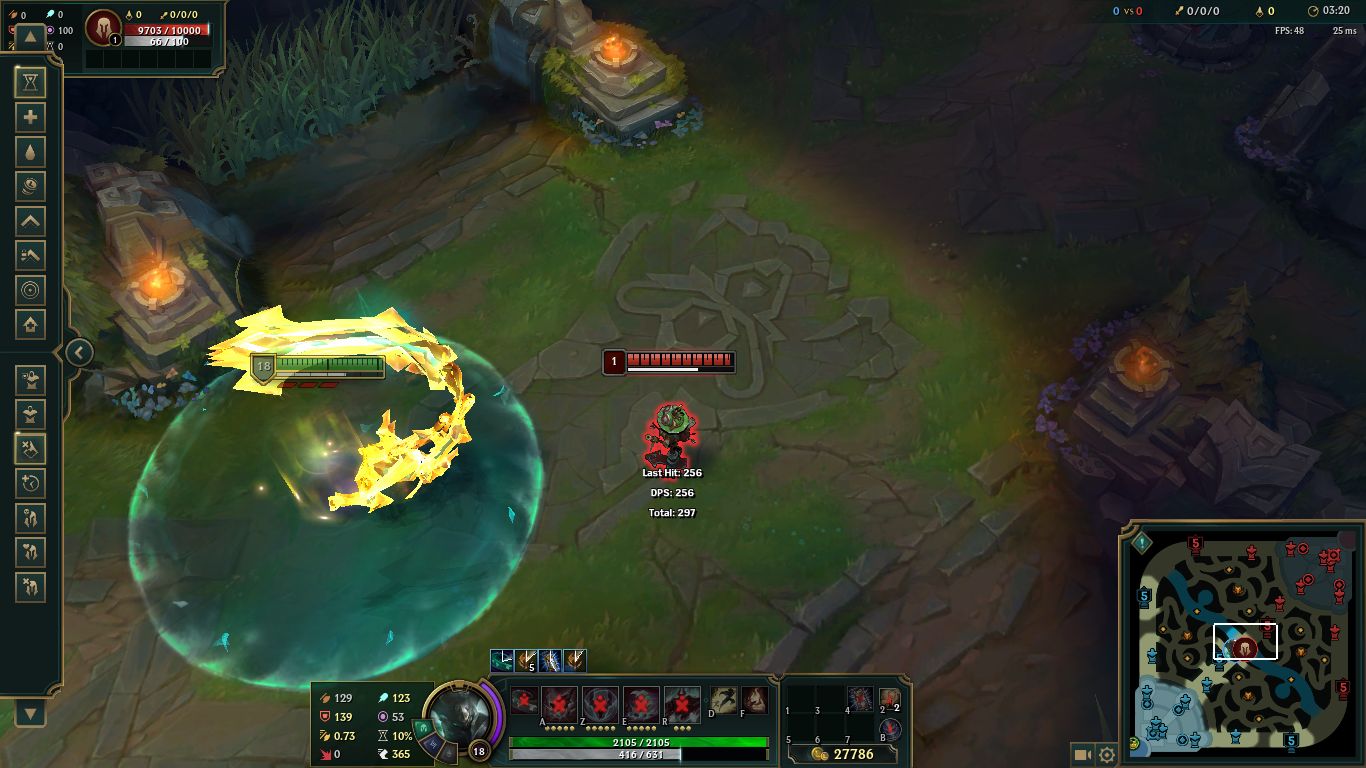1366x768 pixels.
Task: Teleport champion to cursor using the sidebar icon
Action: (x=30, y=289)
